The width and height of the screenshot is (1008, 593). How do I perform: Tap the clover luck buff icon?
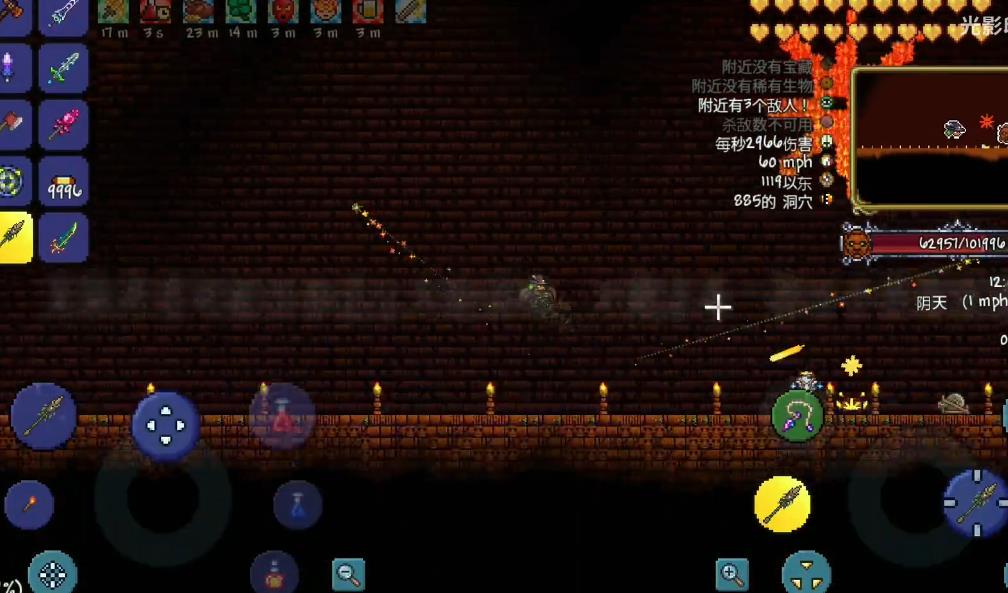click(240, 11)
